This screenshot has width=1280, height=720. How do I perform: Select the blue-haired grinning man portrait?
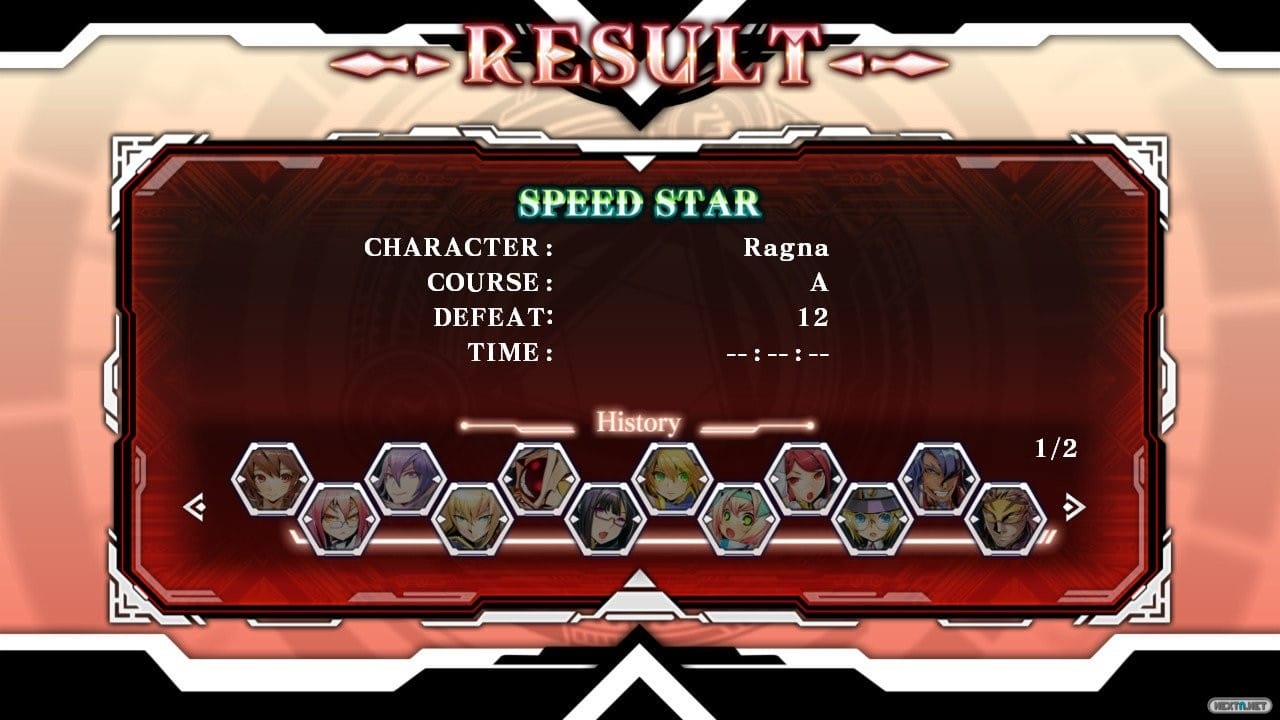[x=938, y=479]
